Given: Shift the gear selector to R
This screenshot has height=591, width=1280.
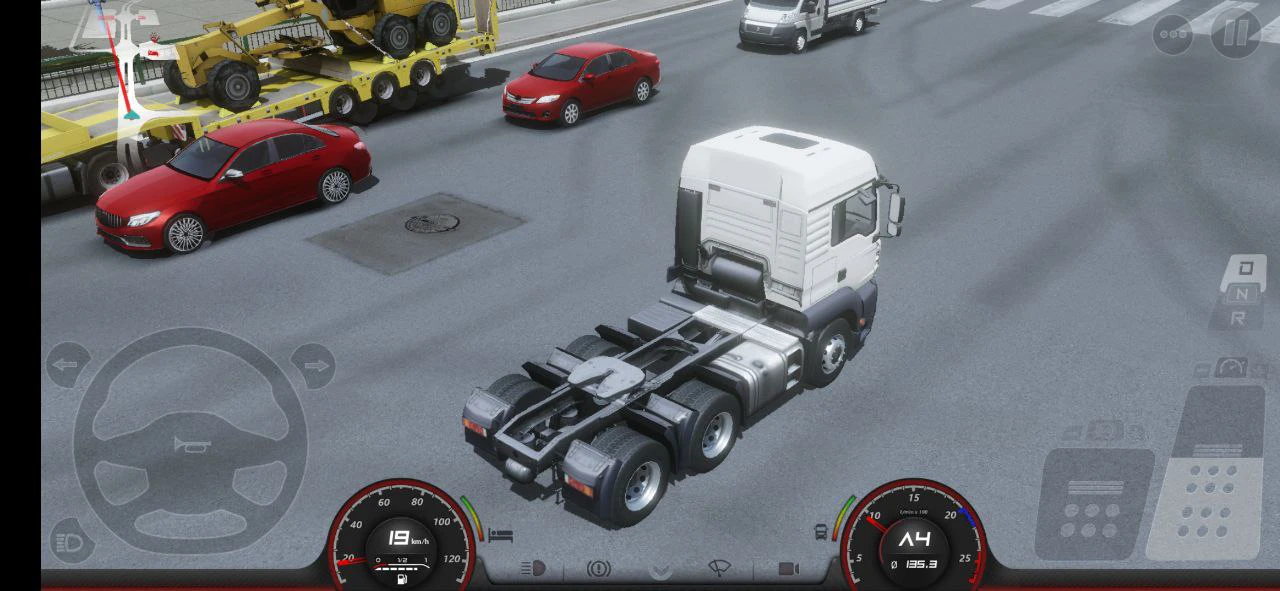Looking at the screenshot, I should click(x=1238, y=318).
